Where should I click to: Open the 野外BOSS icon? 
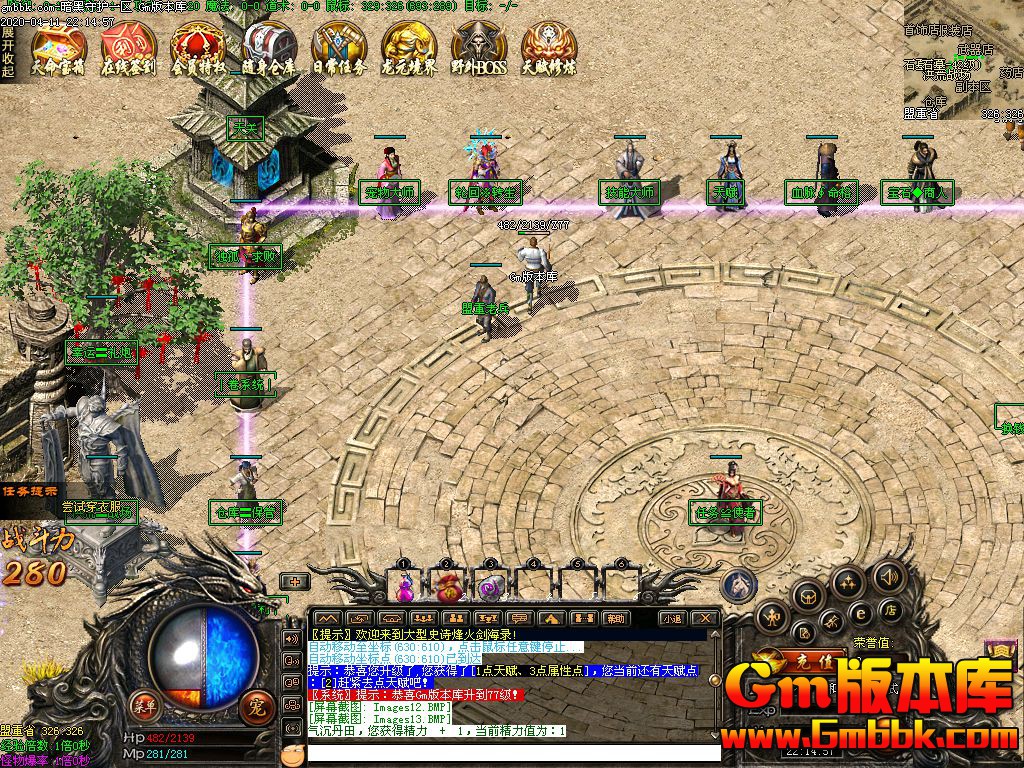click(479, 48)
